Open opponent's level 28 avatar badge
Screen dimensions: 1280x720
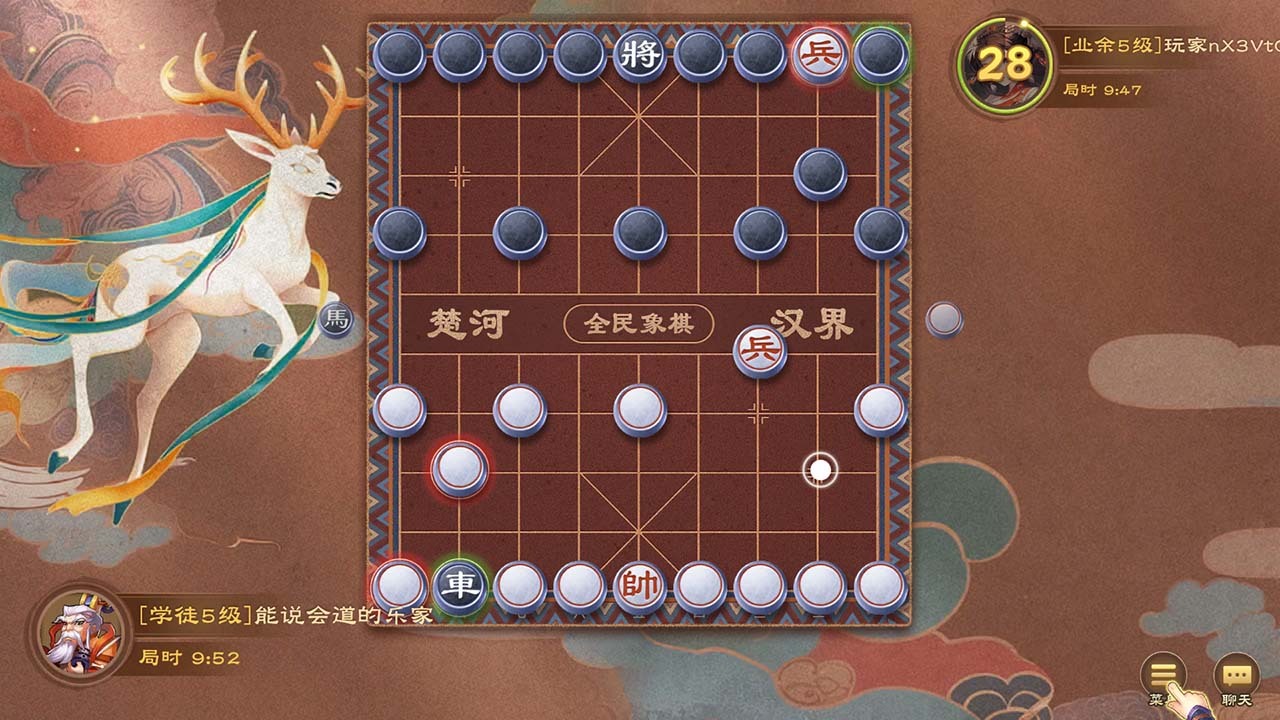tap(1006, 60)
